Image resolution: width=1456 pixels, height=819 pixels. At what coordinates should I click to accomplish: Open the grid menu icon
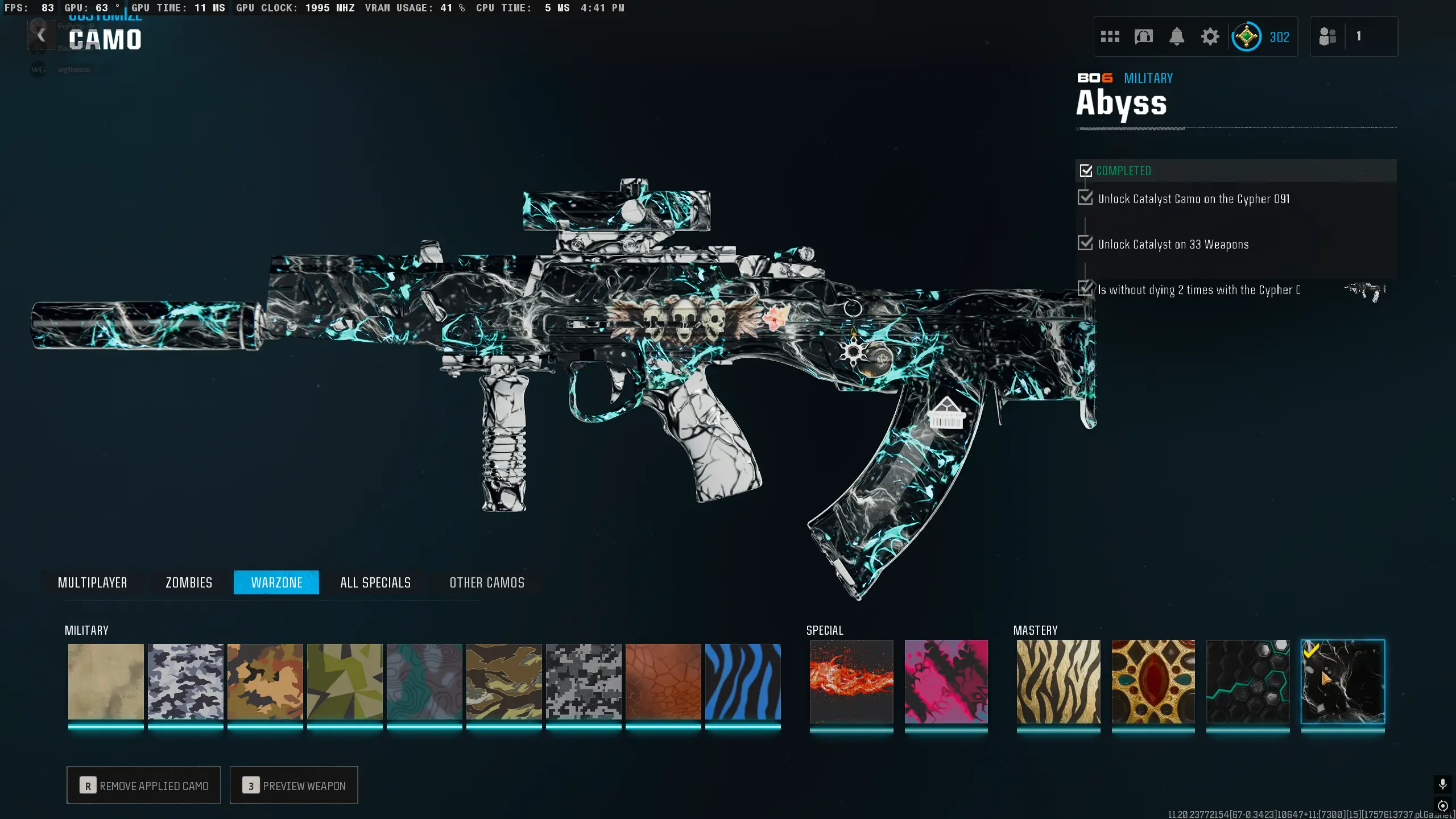tap(1110, 37)
